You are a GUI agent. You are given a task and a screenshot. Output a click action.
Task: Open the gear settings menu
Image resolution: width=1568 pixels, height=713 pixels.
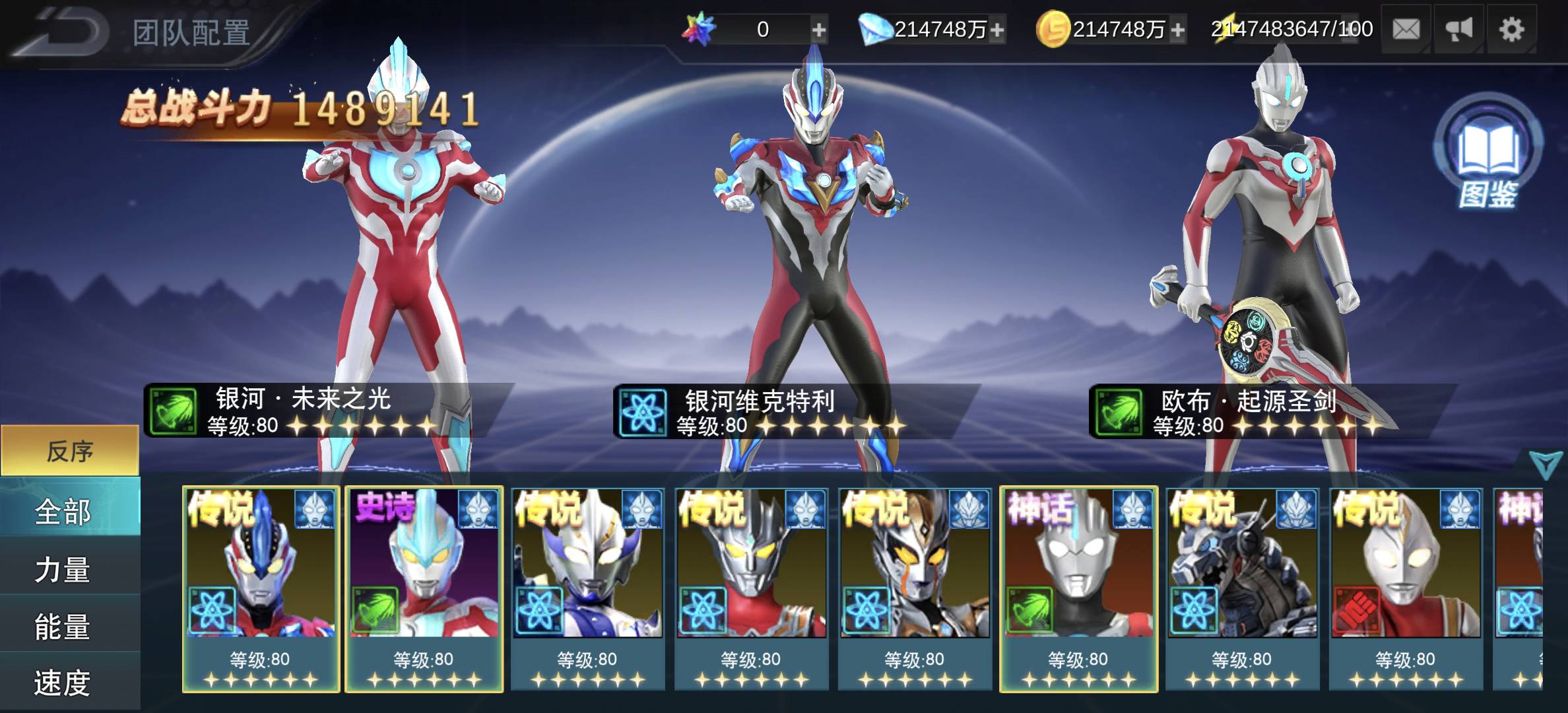point(1512,30)
